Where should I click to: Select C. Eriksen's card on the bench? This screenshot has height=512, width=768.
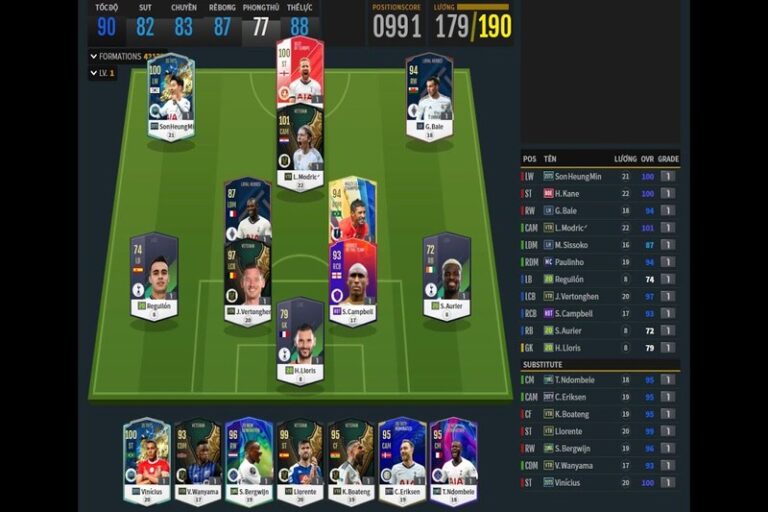[x=403, y=461]
